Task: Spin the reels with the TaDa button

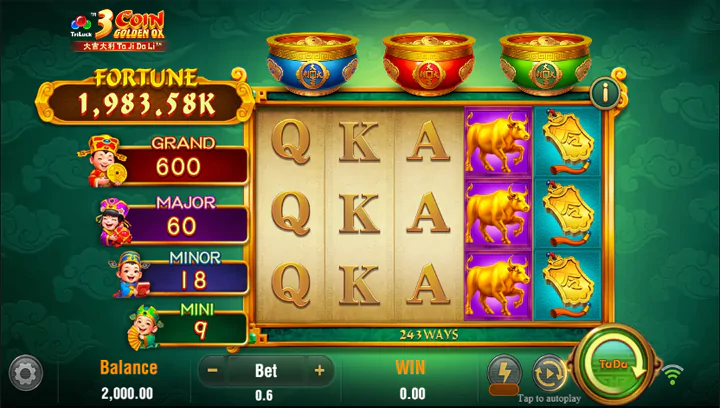Action: (612, 366)
